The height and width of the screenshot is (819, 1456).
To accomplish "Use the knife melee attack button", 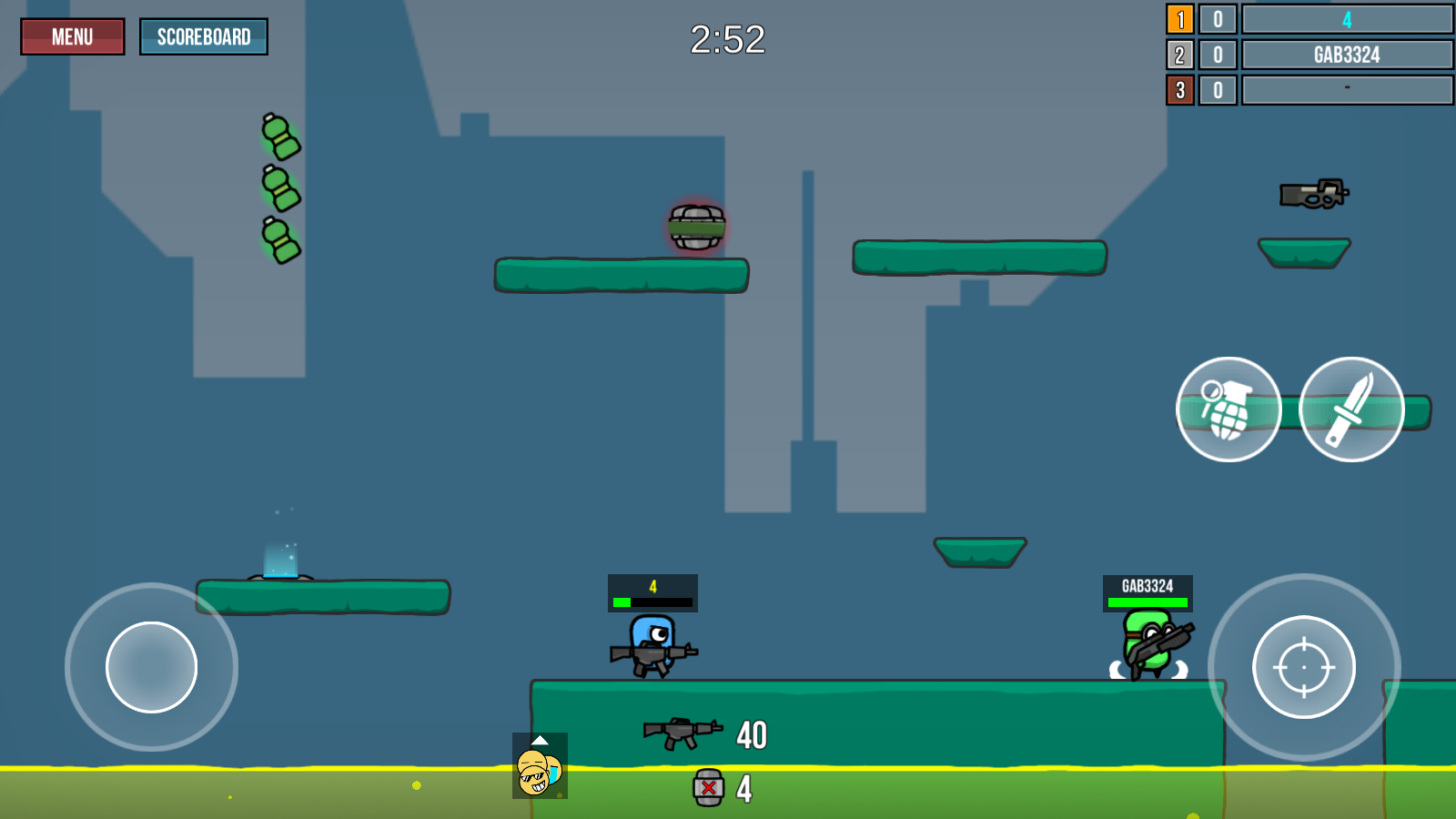I will (x=1351, y=409).
